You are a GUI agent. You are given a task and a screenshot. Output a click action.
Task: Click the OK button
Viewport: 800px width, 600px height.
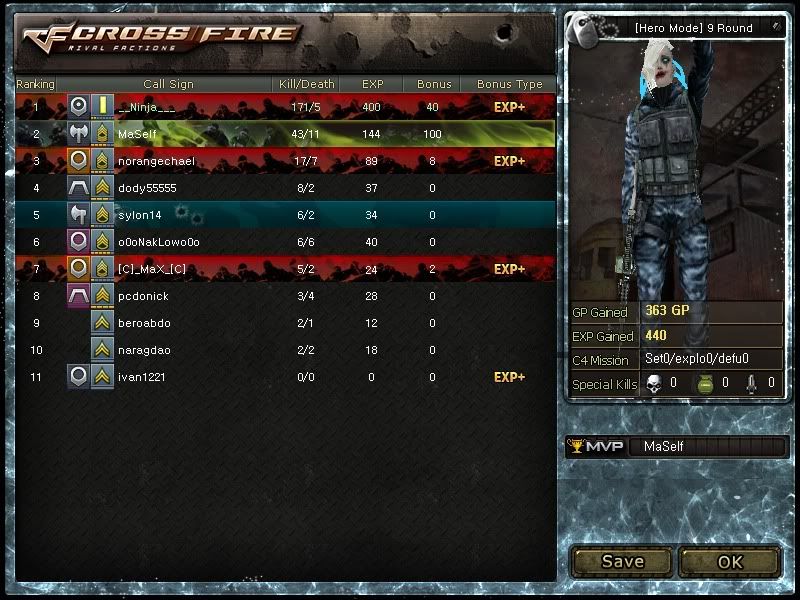click(729, 562)
